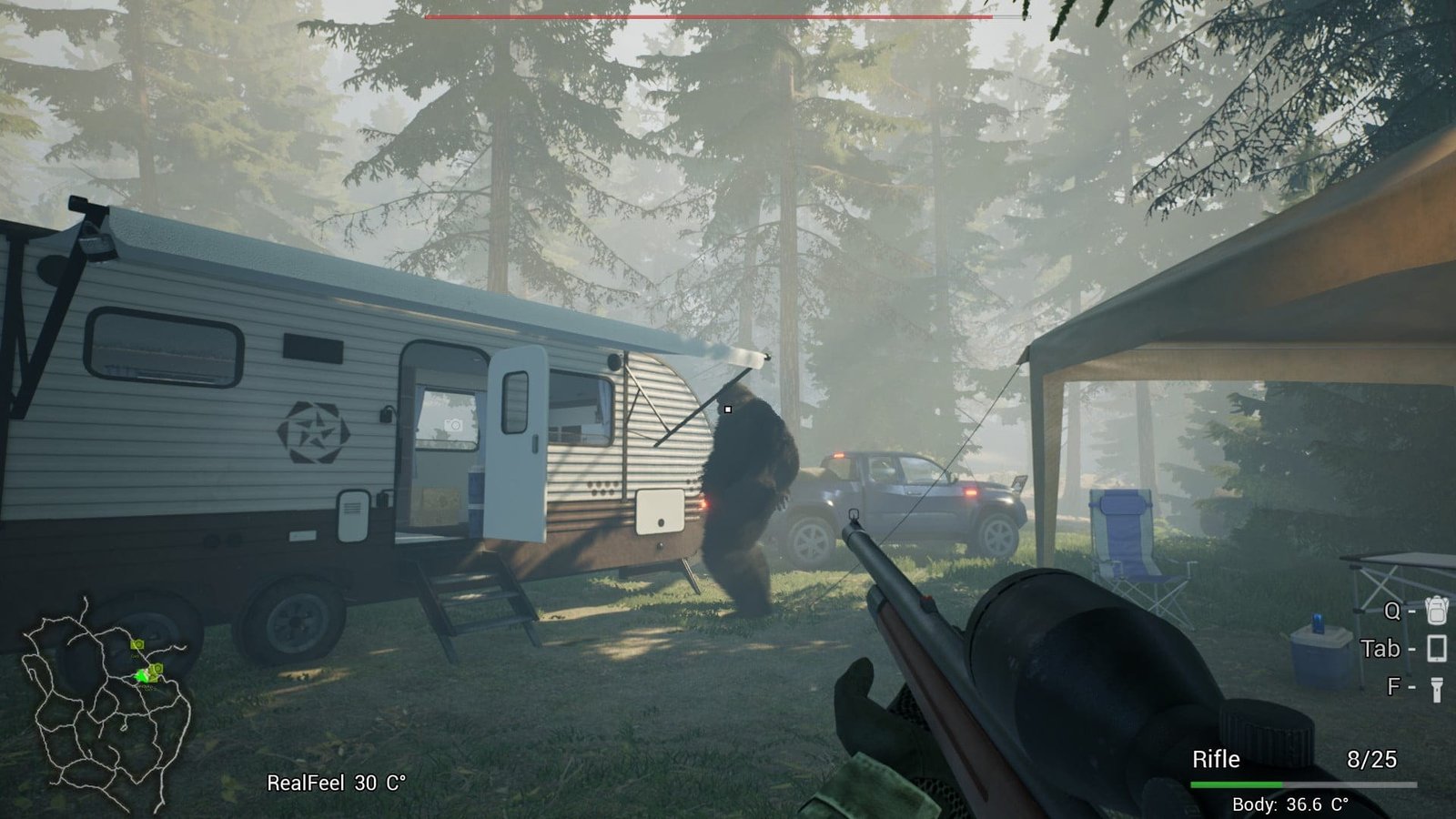Open the backpack icon
1456x819 pixels.
pyautogui.click(x=1436, y=610)
